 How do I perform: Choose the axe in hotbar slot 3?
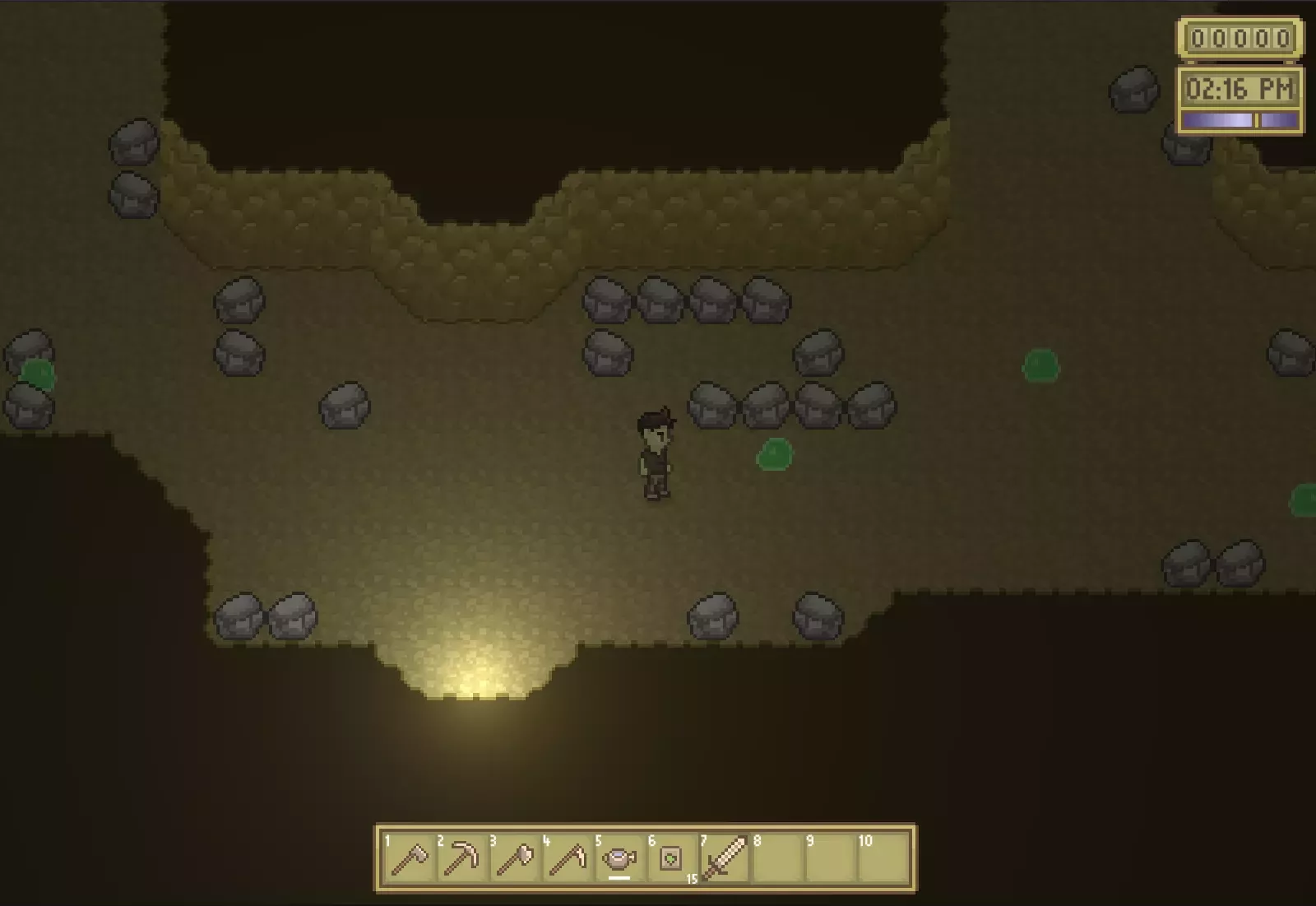click(513, 859)
